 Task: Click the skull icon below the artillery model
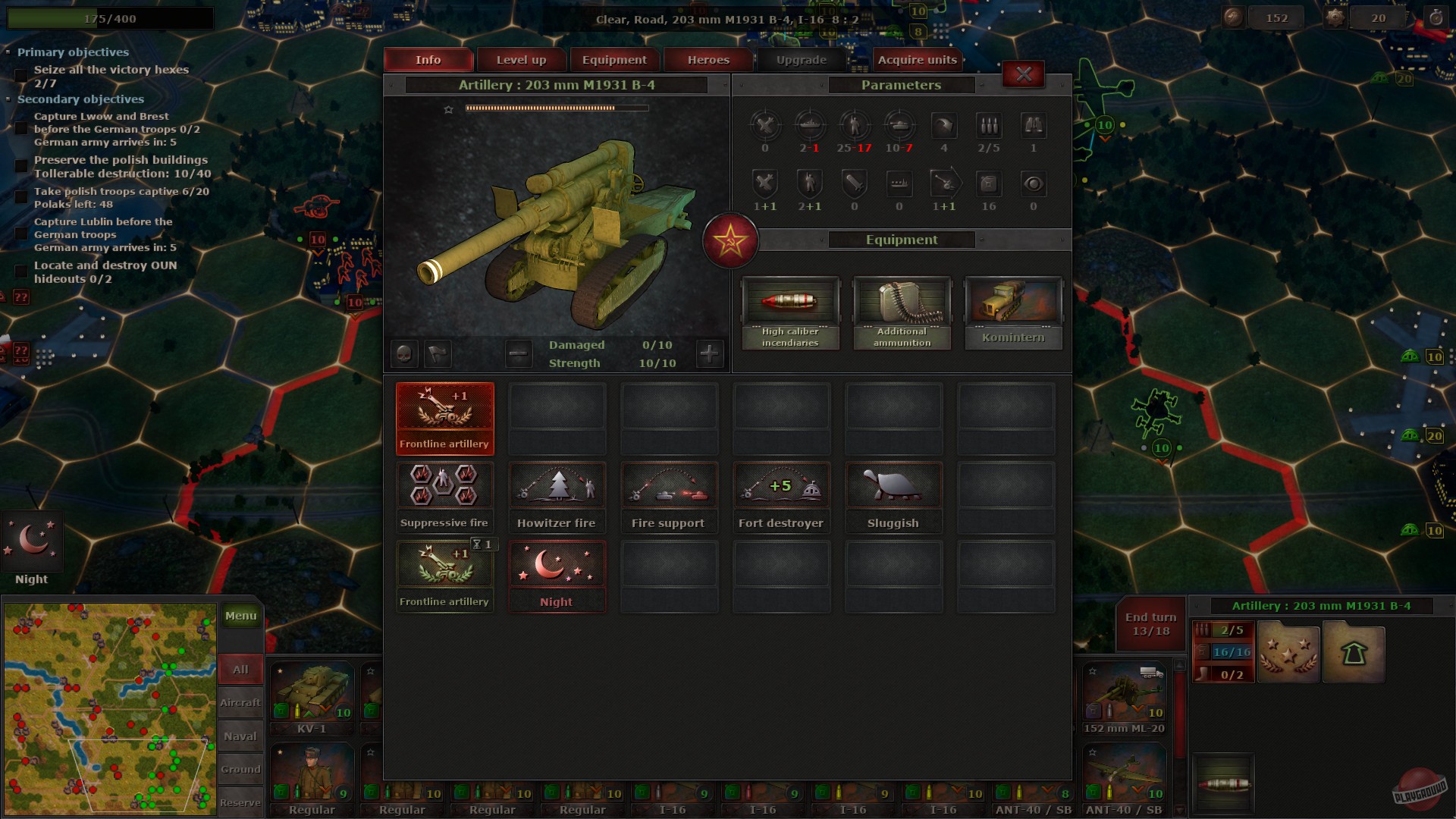[x=404, y=353]
